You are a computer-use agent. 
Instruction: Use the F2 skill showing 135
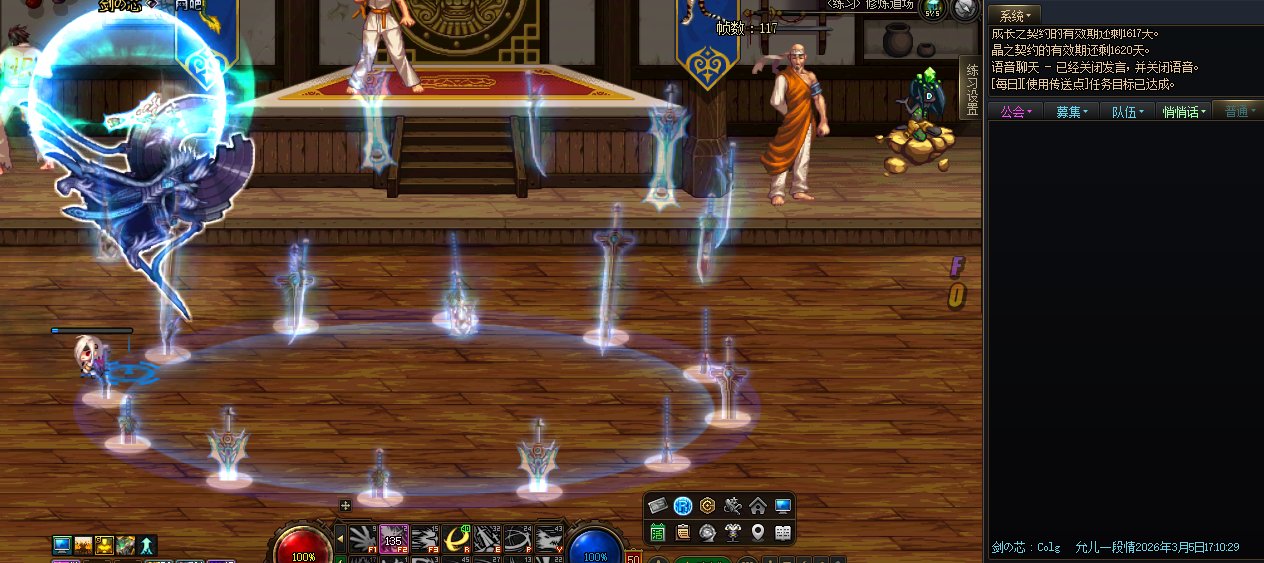coord(393,538)
